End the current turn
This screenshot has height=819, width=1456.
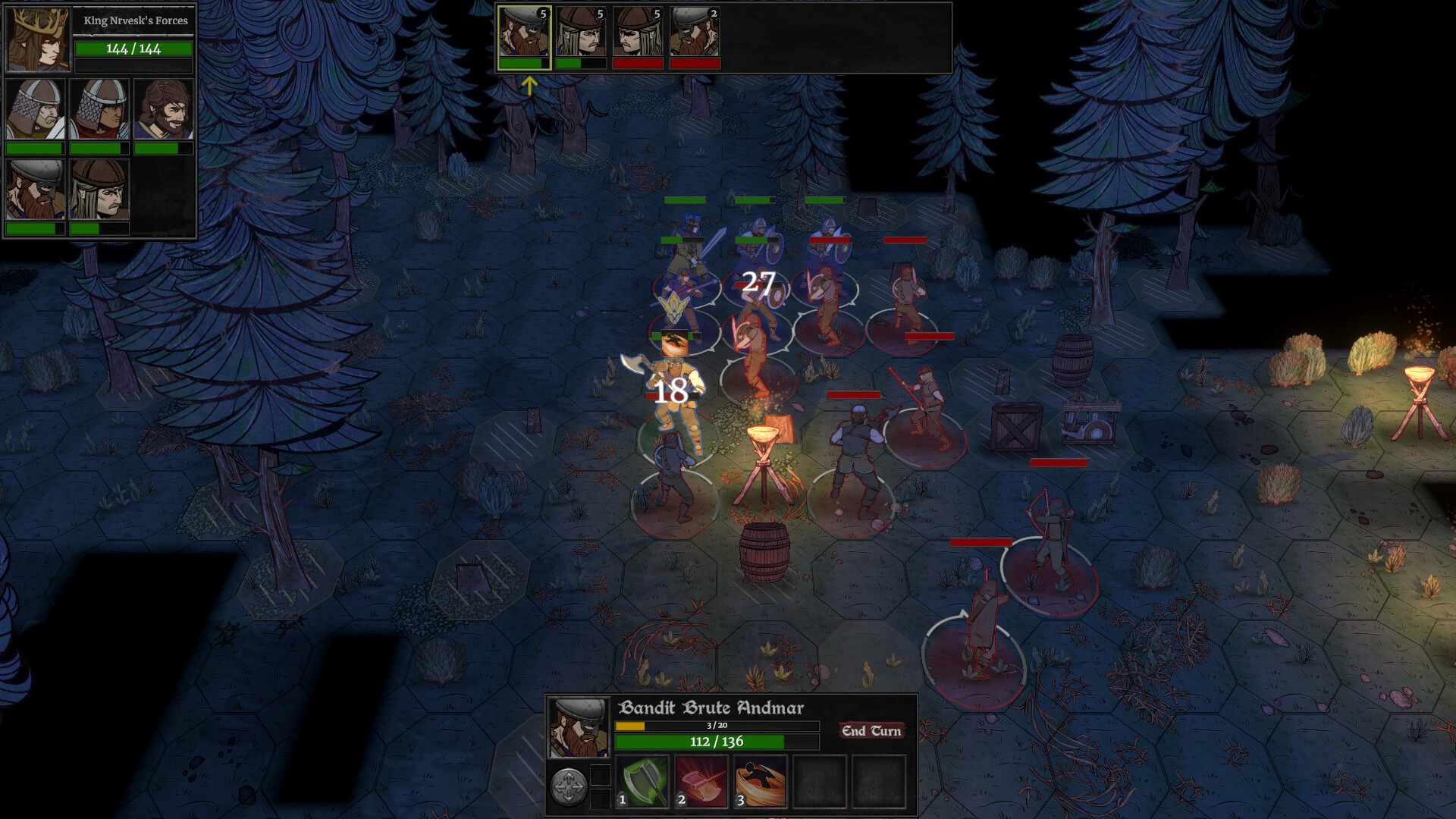871,731
